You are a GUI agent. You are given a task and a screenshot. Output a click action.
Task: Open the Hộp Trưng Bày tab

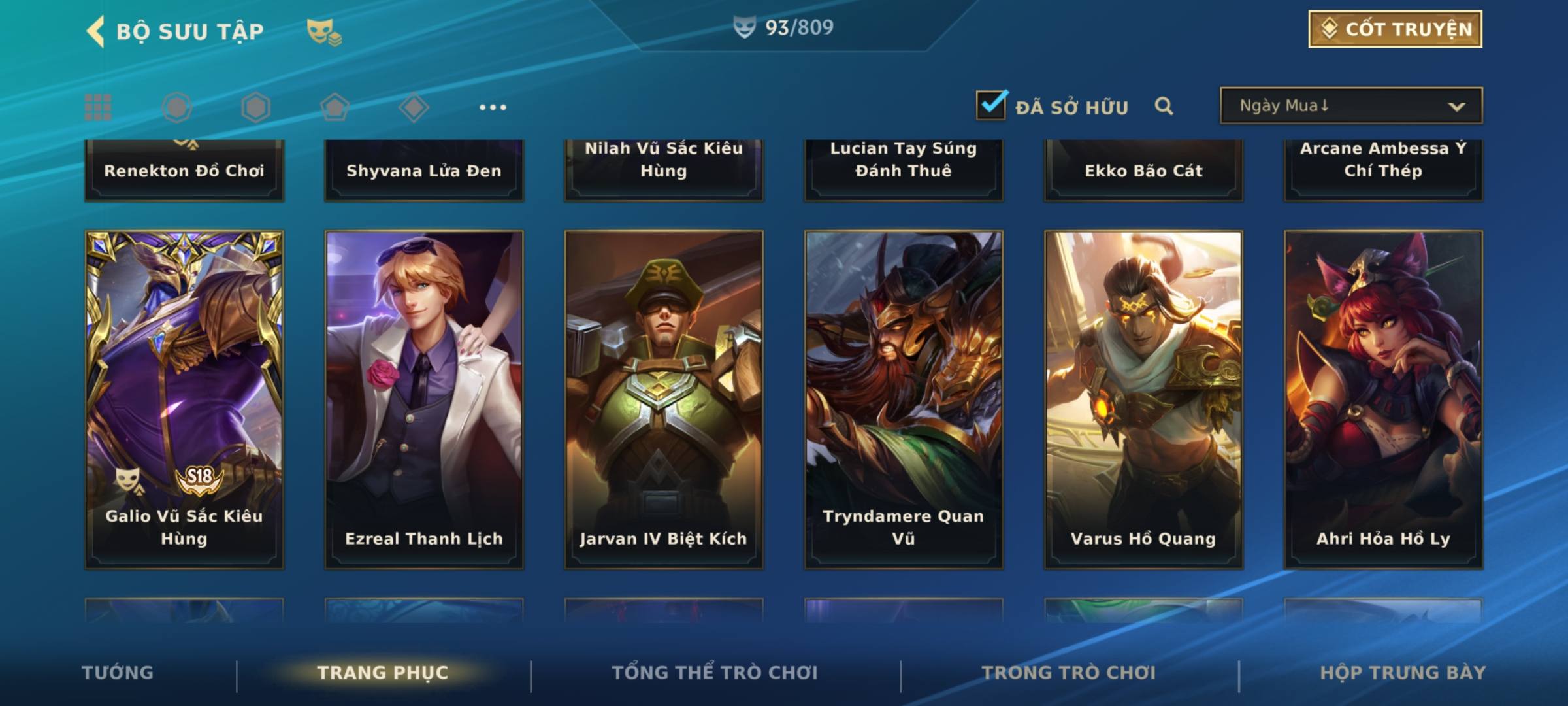pos(1403,673)
